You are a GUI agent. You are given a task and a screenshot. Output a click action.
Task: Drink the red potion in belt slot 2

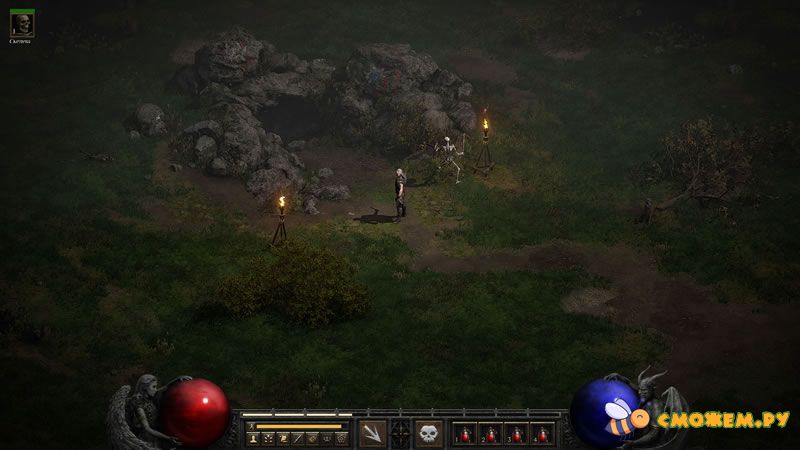491,434
